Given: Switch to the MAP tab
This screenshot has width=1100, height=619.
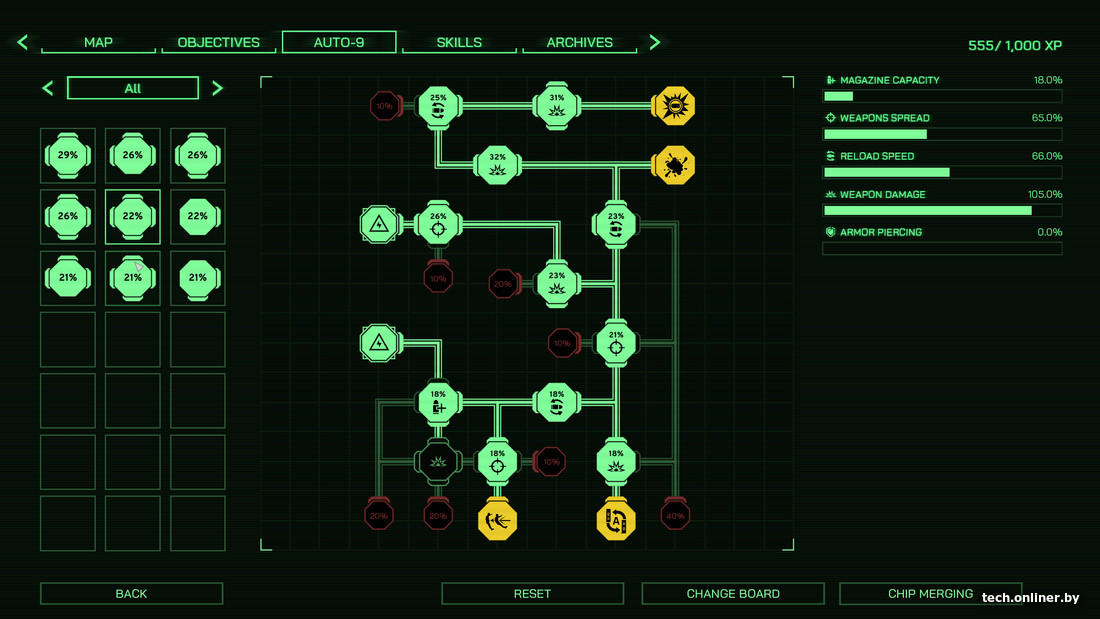Looking at the screenshot, I should point(98,43).
